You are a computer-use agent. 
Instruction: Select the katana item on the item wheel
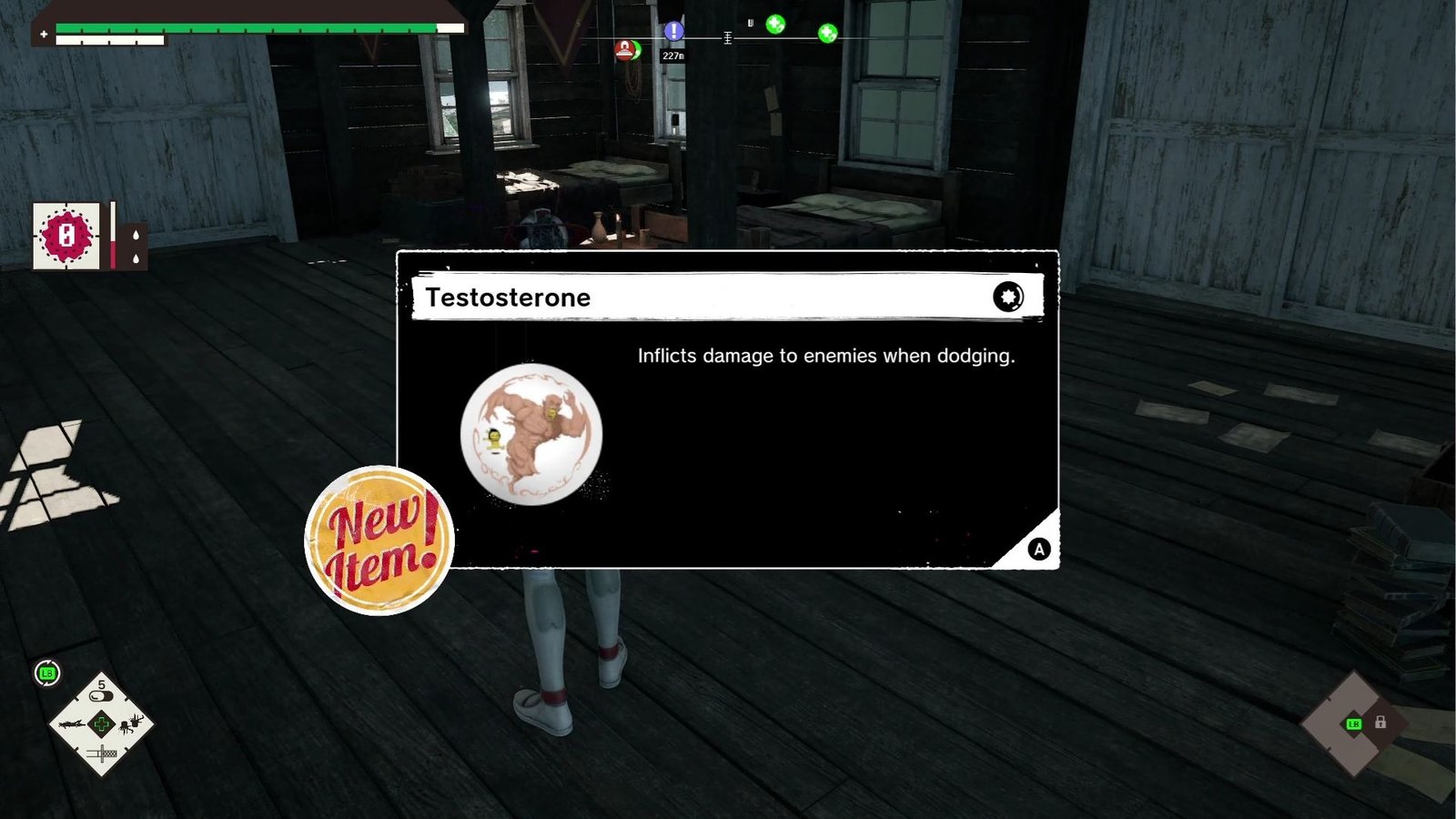click(x=102, y=753)
